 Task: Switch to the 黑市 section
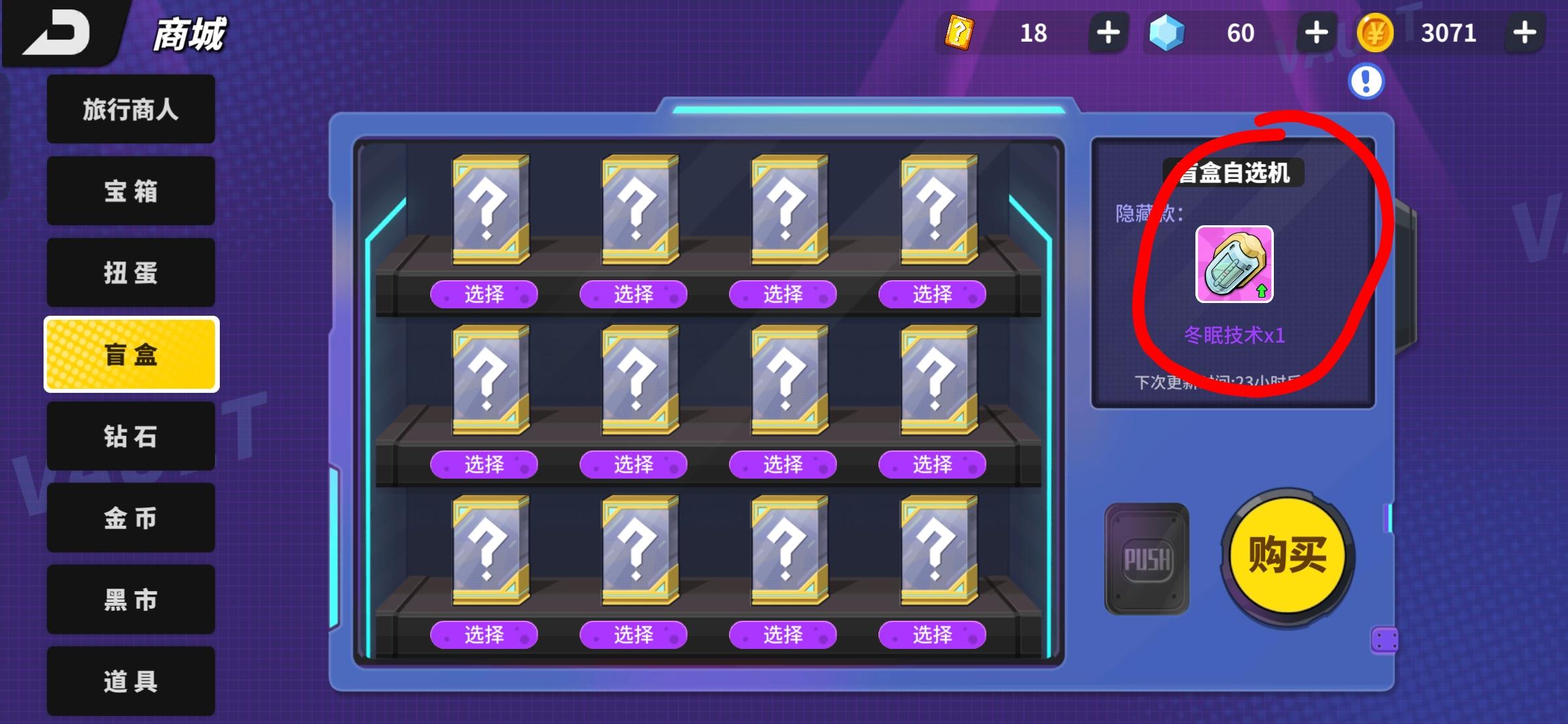131,600
